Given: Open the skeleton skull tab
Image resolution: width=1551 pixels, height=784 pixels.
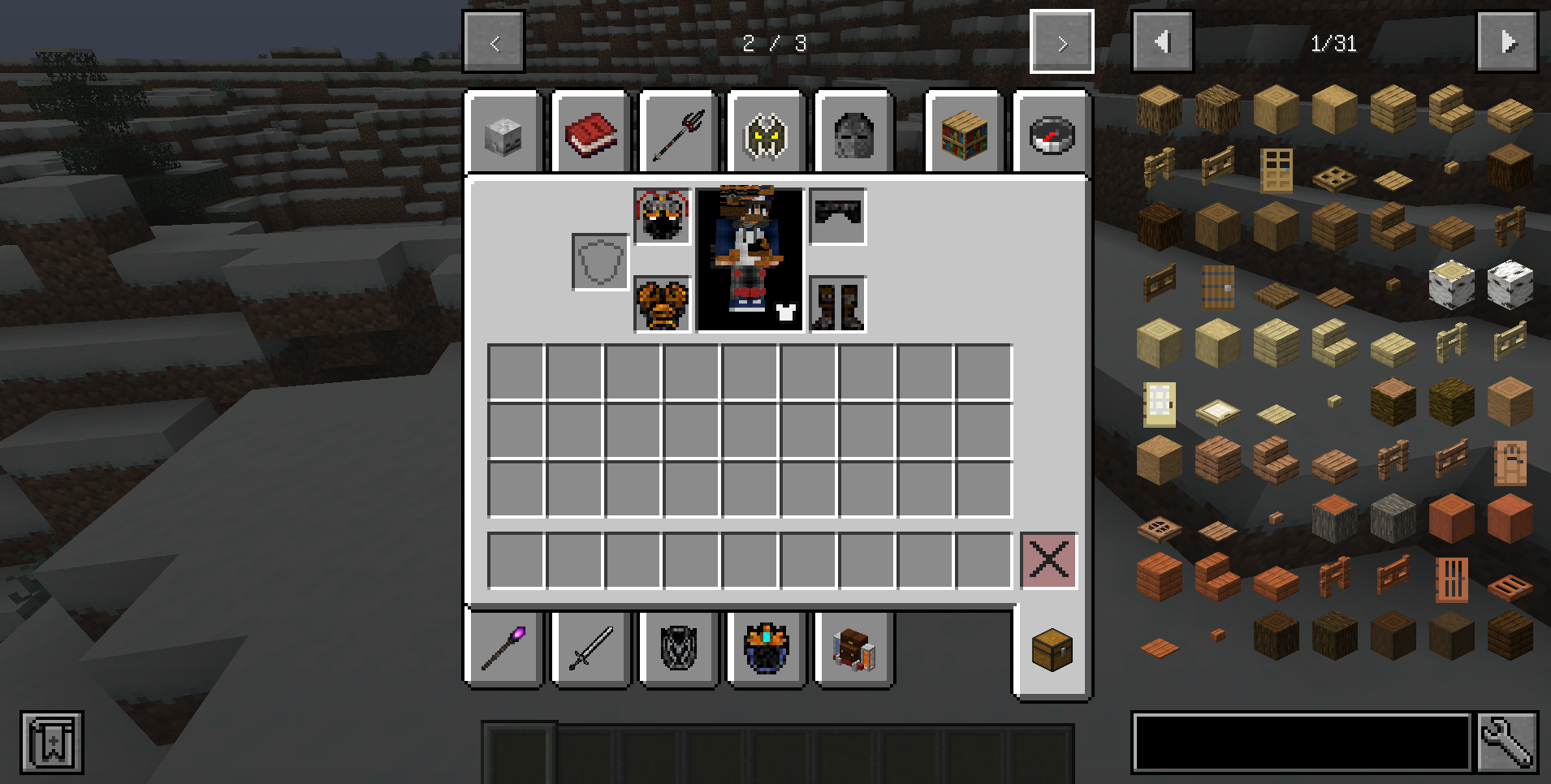Looking at the screenshot, I should click(x=503, y=135).
